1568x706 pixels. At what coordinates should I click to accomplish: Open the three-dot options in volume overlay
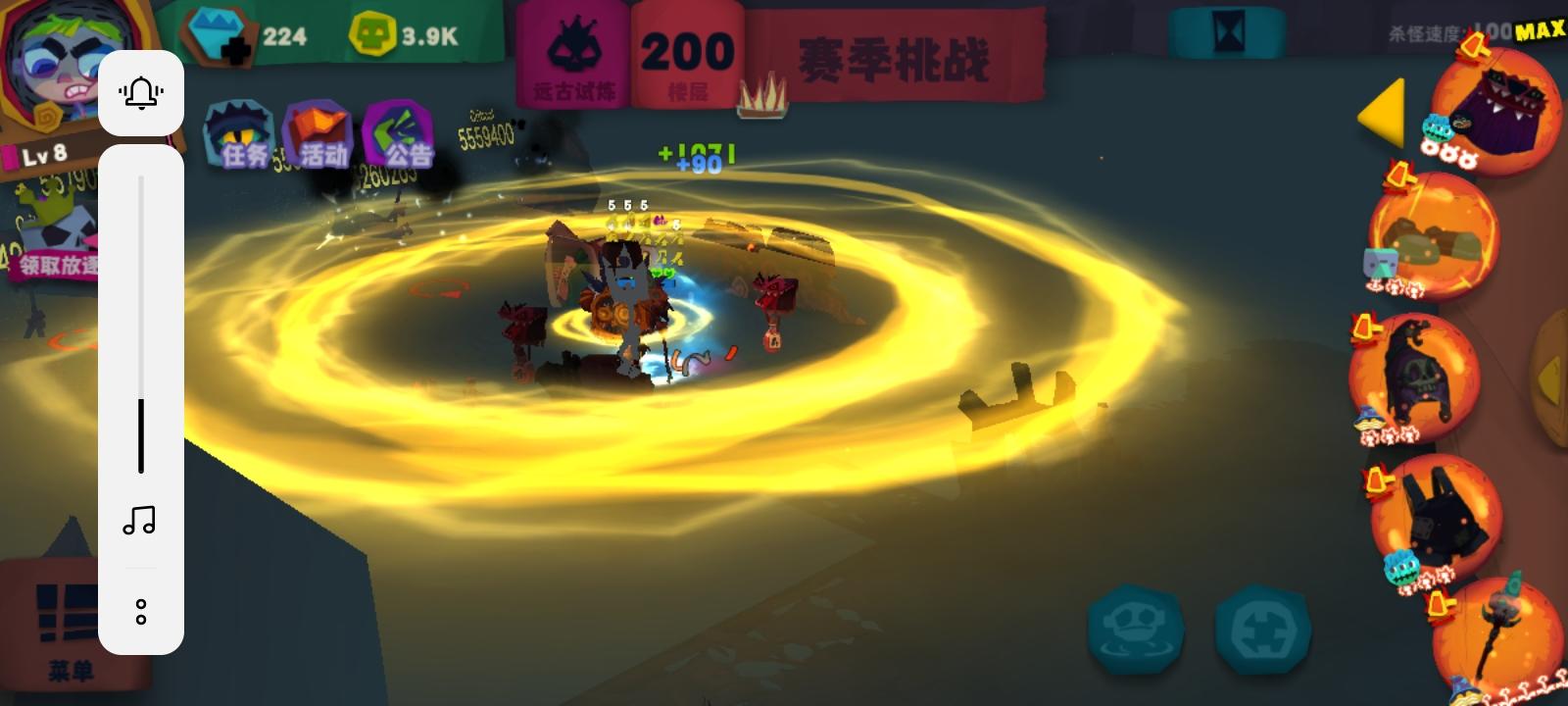point(141,611)
